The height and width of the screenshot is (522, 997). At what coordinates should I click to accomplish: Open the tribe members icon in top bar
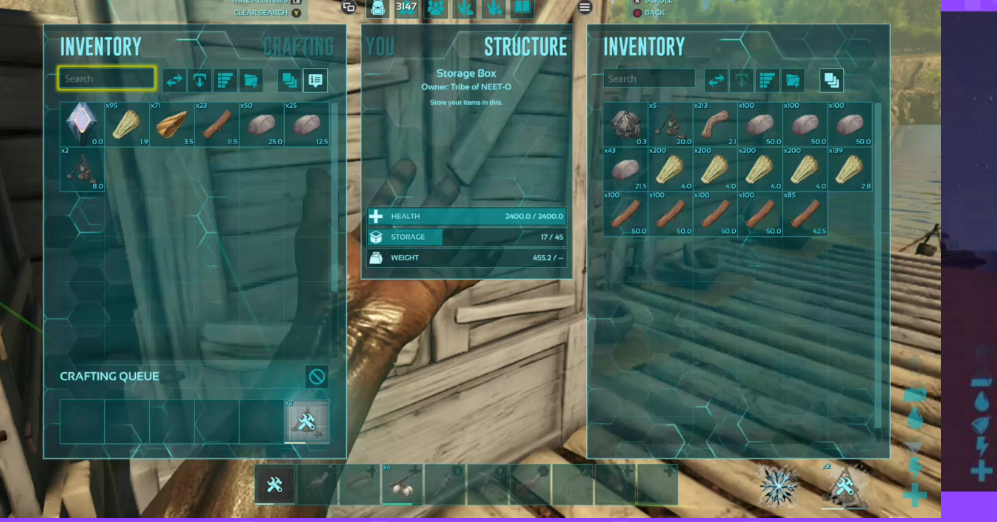point(436,8)
